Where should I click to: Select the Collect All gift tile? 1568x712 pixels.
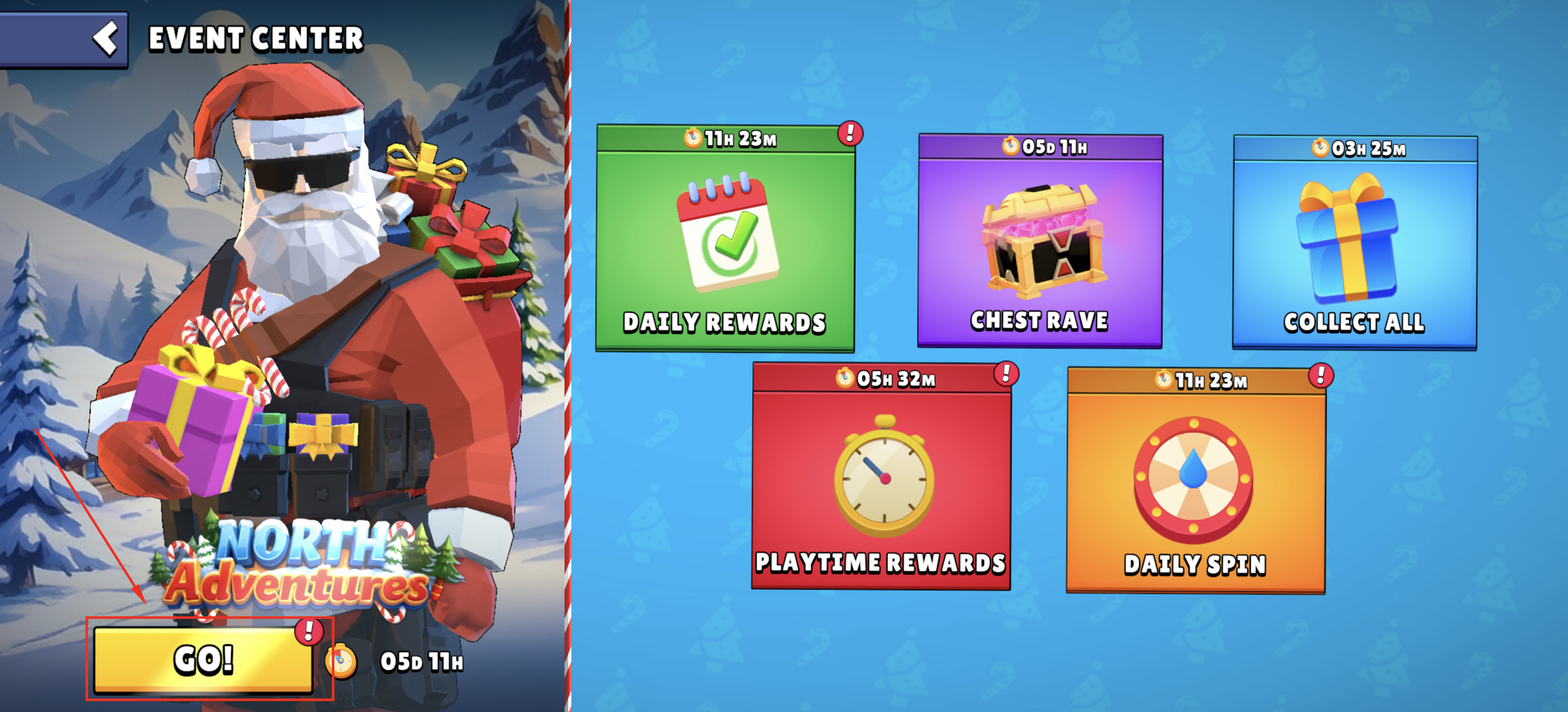coord(1355,243)
